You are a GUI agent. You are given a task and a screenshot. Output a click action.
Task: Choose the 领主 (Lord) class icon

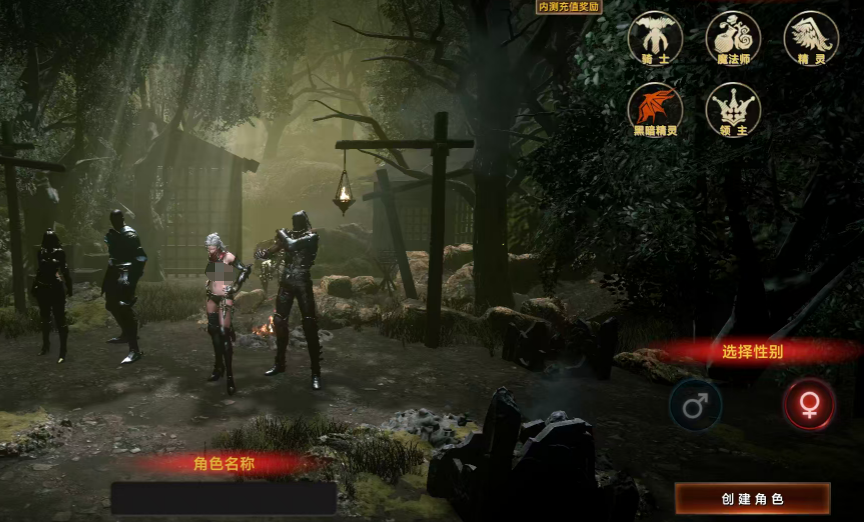[733, 107]
